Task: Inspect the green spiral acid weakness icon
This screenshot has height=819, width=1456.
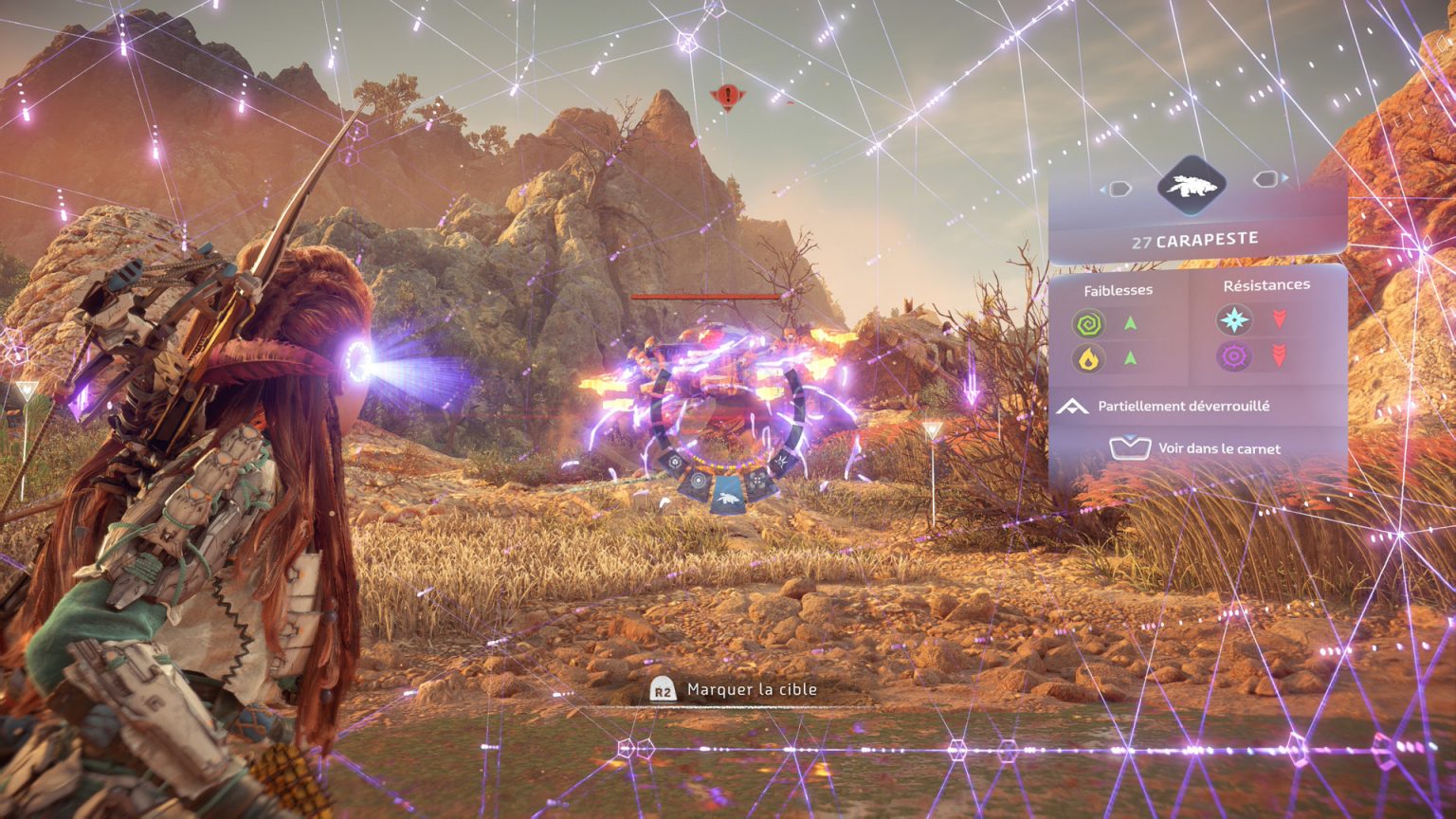Action: click(1089, 324)
